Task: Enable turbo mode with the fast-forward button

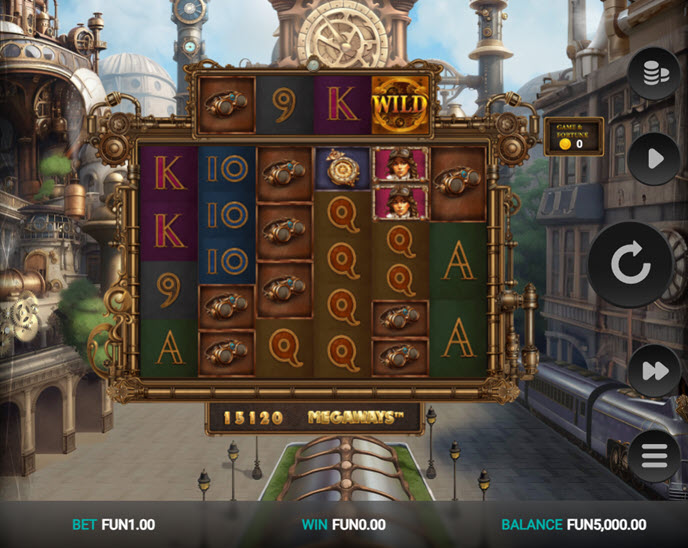Action: point(654,371)
